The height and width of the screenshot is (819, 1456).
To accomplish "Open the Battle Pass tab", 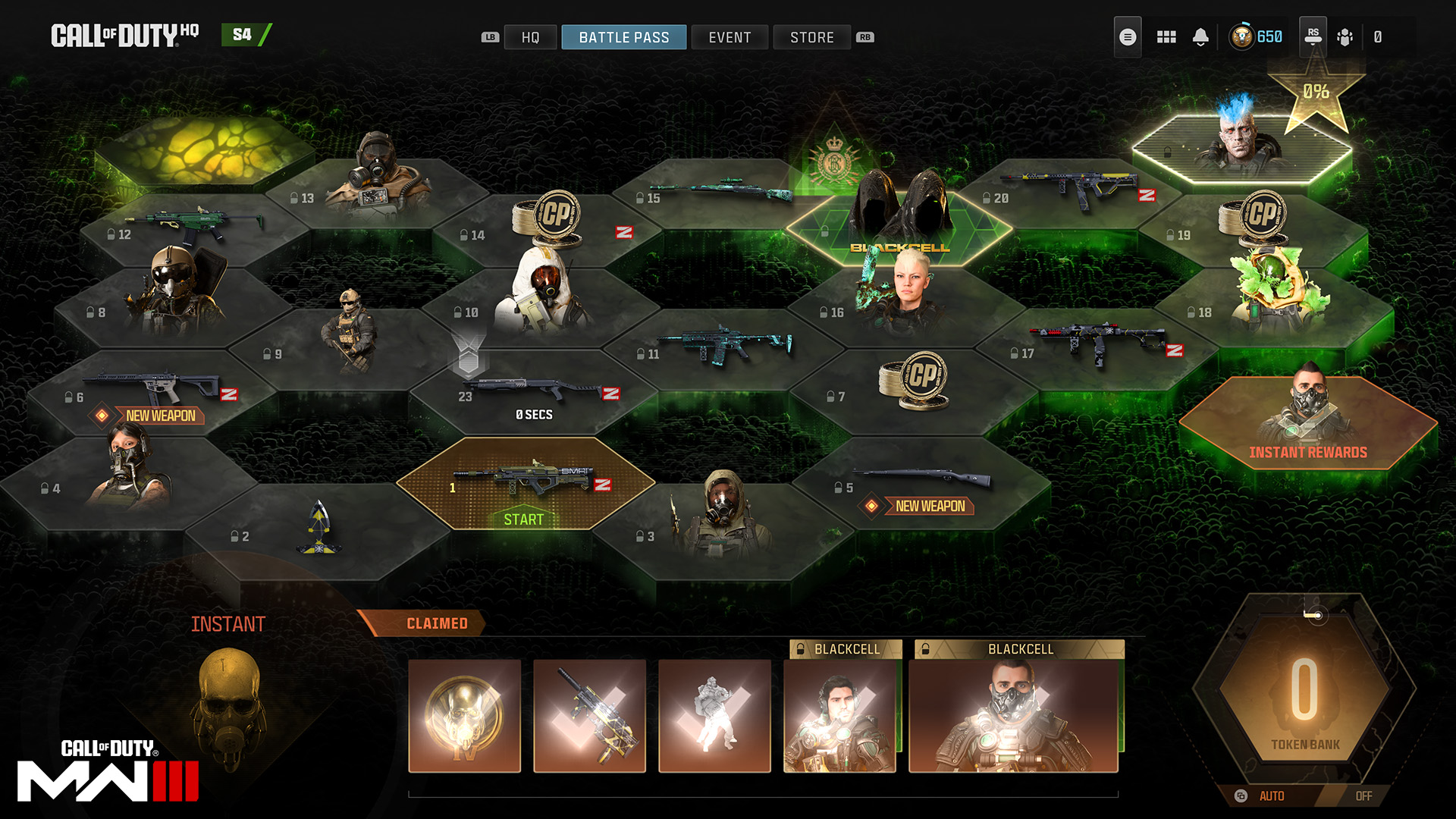I will 623,37.
